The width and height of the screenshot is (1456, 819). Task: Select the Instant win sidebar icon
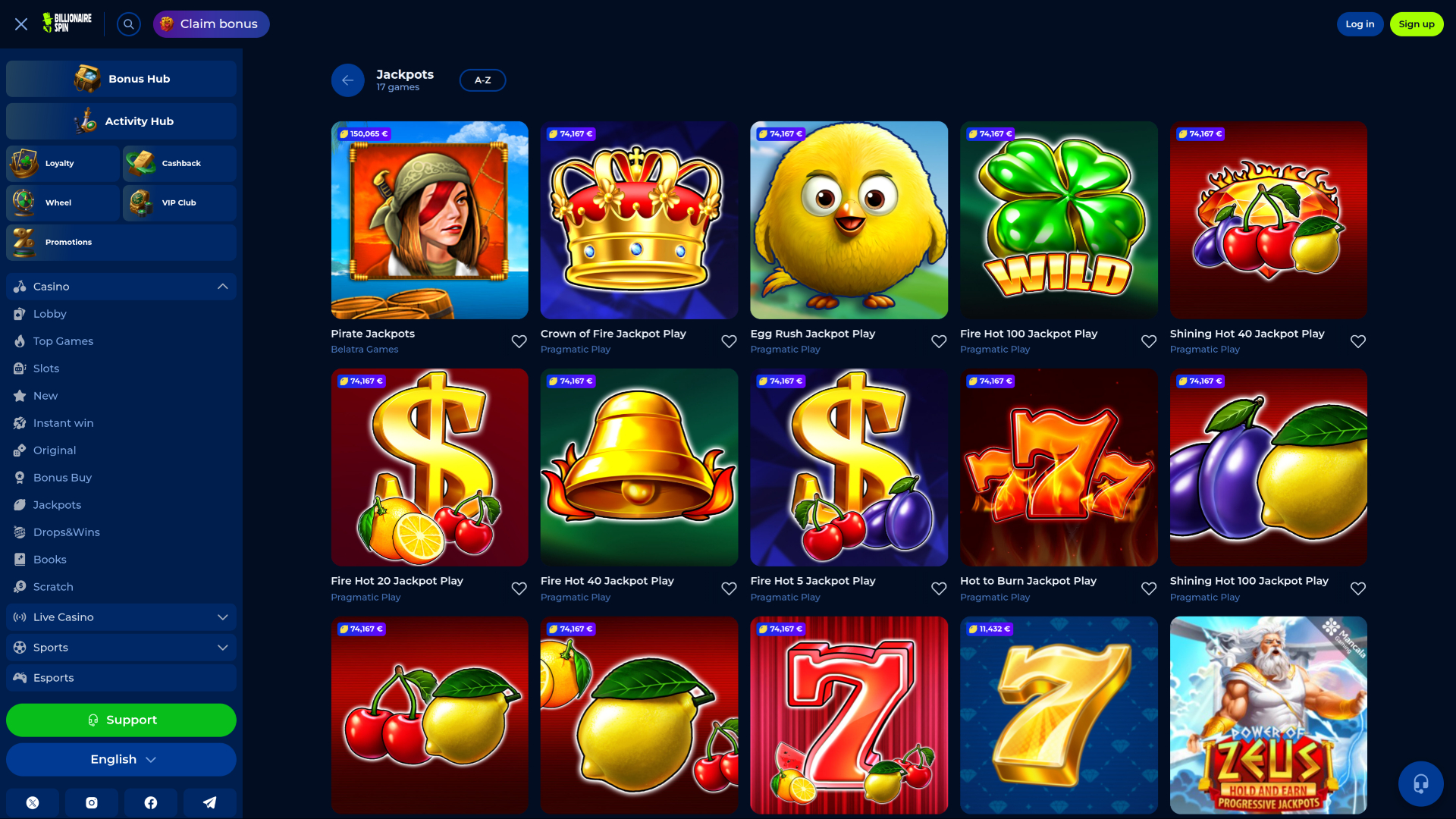[x=19, y=422]
